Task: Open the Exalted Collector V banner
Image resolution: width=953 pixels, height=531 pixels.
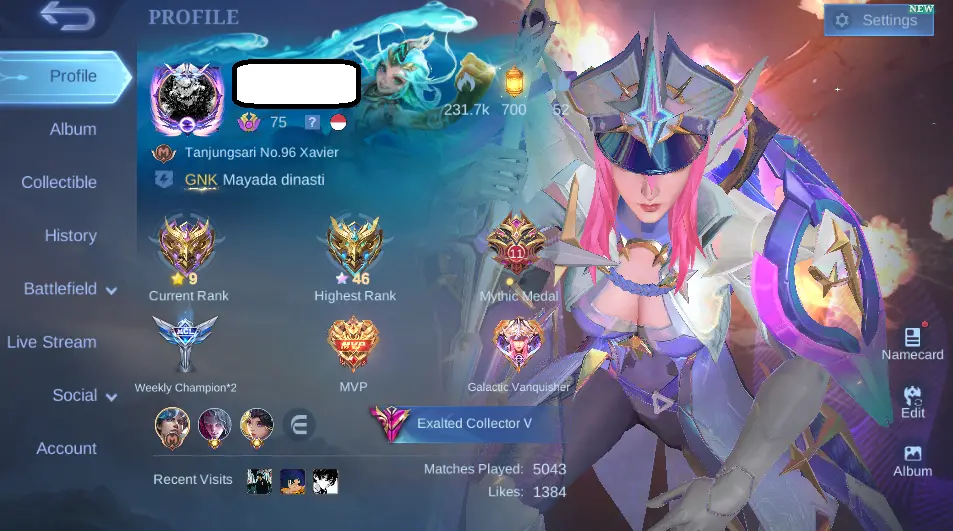Action: 462,423
